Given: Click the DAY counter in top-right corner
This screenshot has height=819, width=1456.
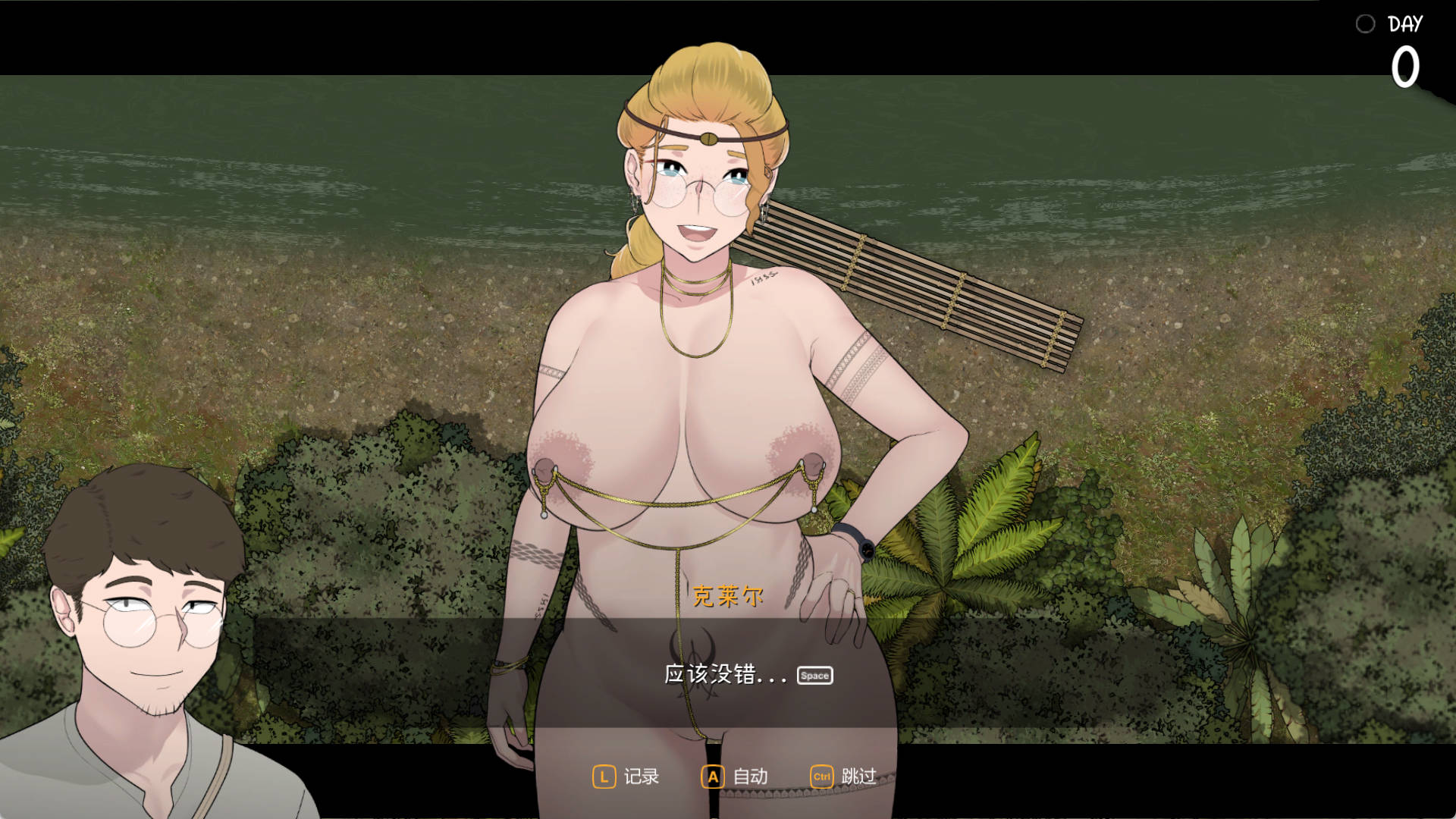Looking at the screenshot, I should pos(1407,24).
